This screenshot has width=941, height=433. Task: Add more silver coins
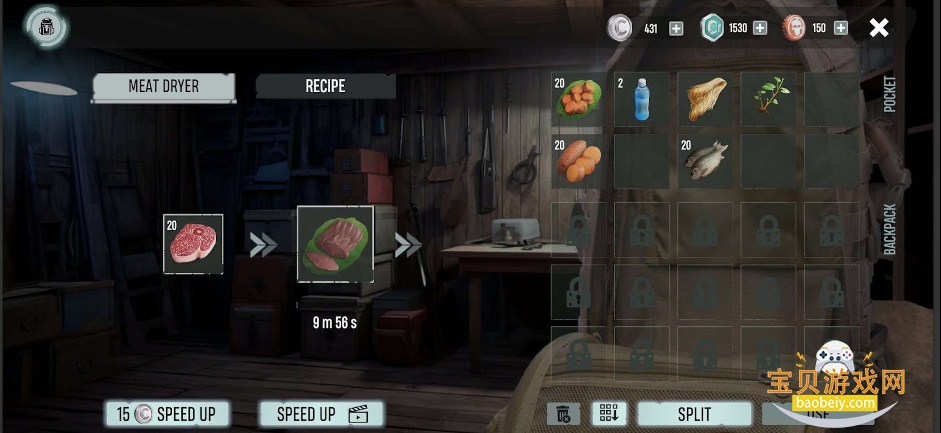click(x=676, y=28)
